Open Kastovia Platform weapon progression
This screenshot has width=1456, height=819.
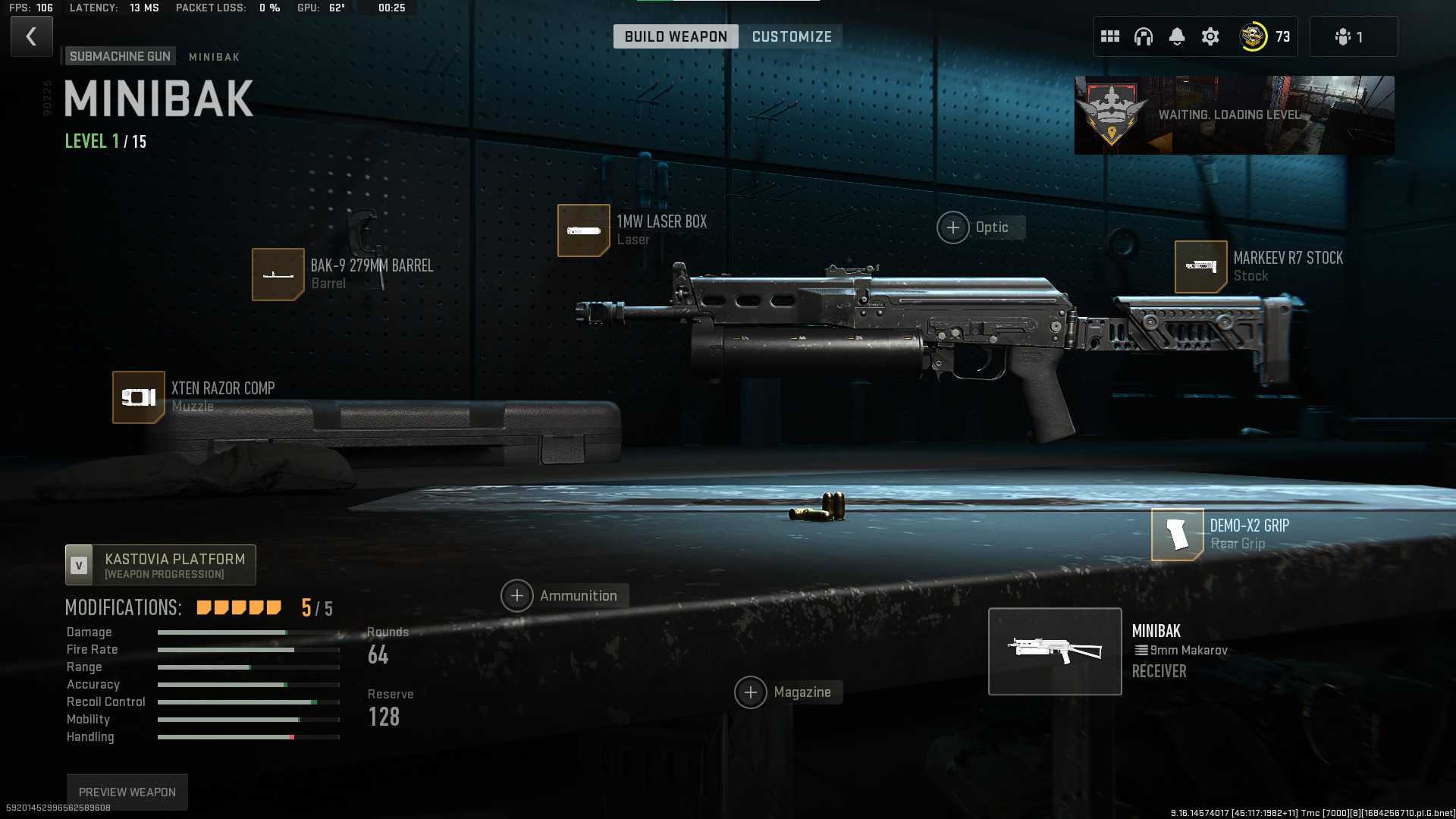click(161, 565)
